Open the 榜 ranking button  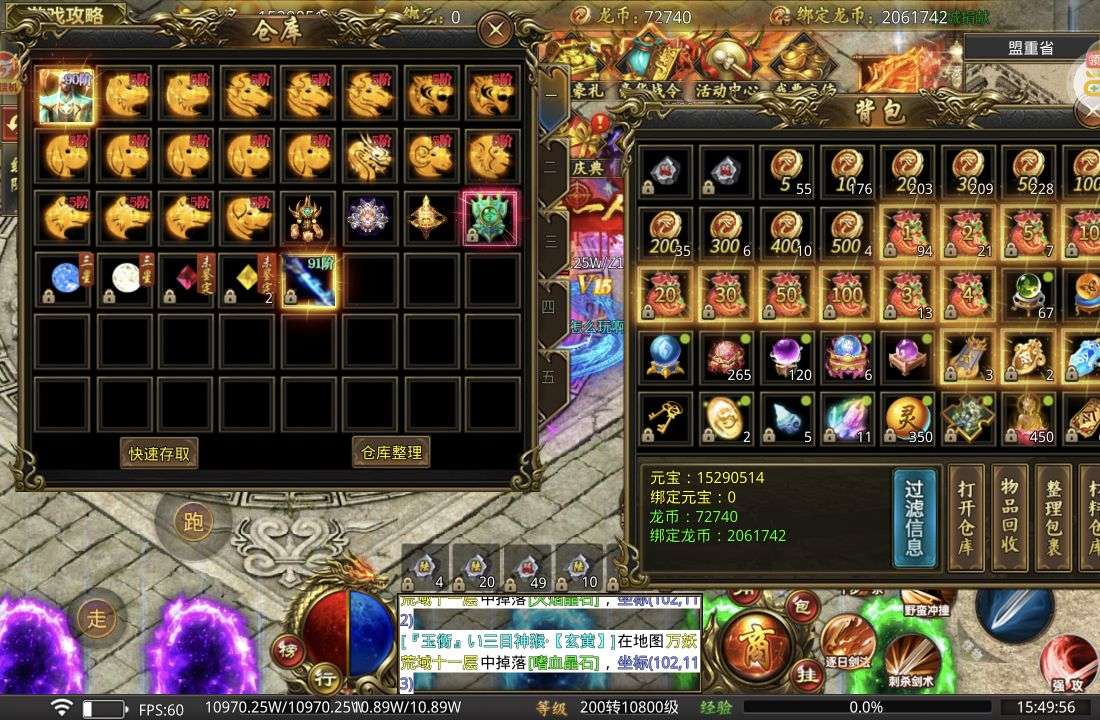pyautogui.click(x=288, y=646)
